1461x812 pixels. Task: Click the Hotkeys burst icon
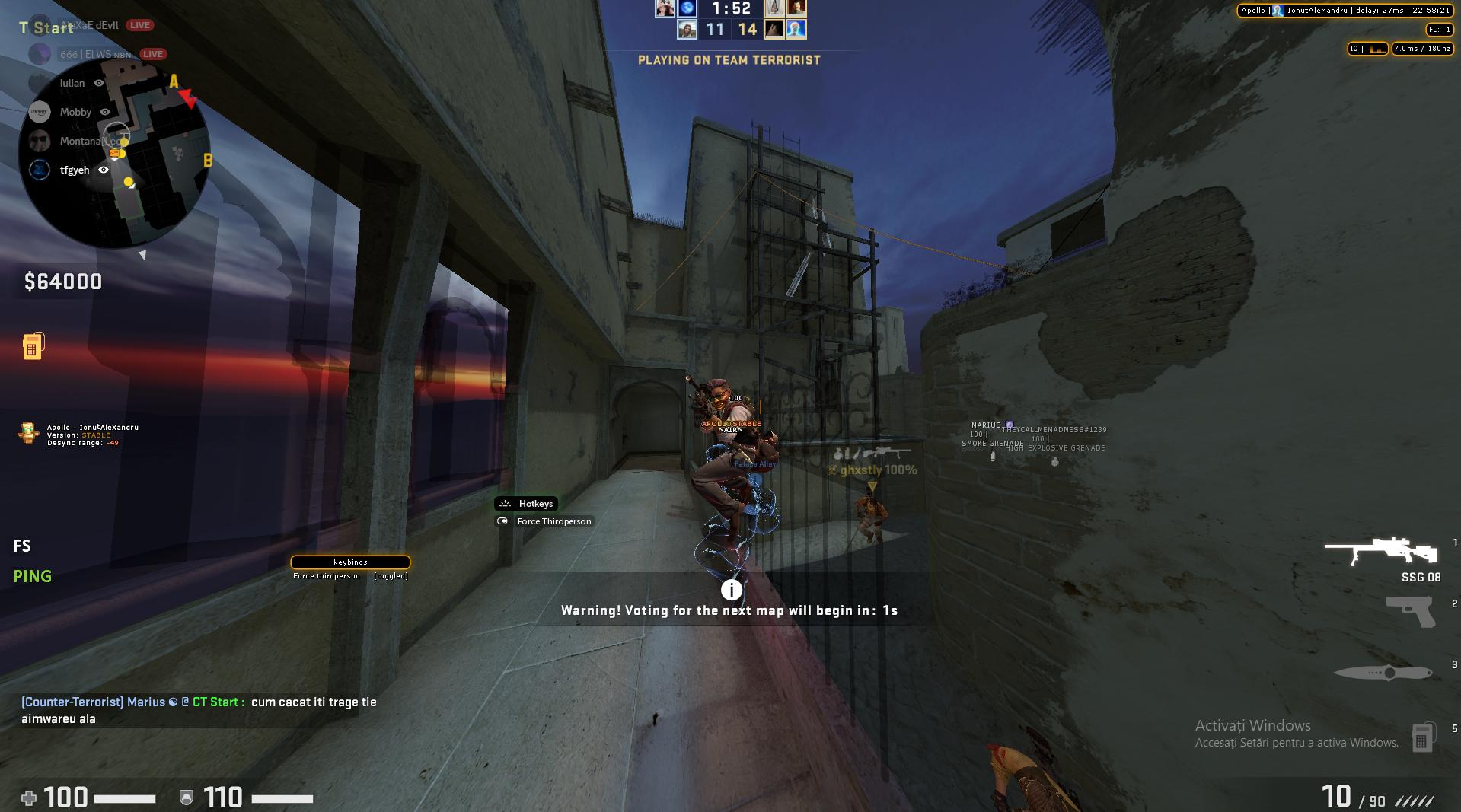505,503
